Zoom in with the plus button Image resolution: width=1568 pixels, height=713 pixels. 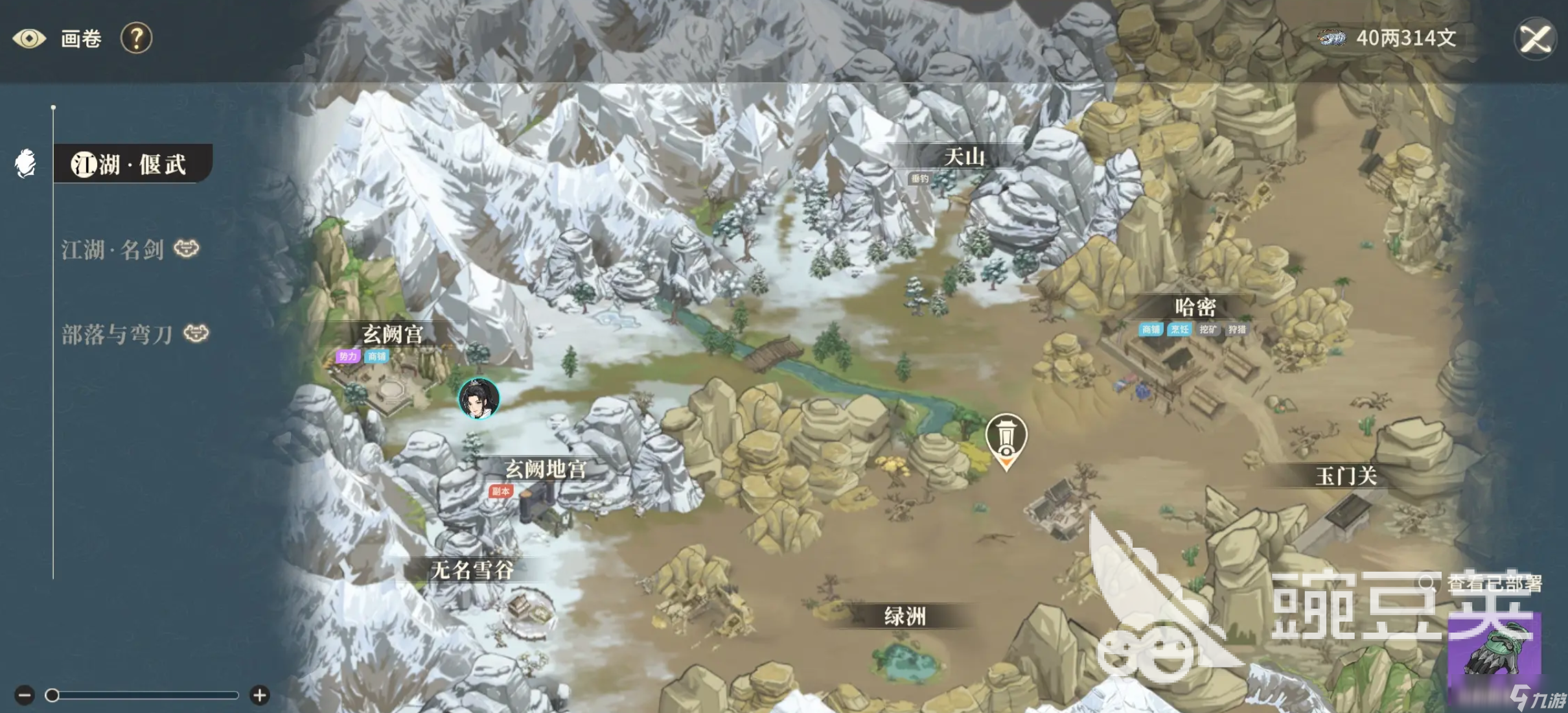click(x=260, y=695)
